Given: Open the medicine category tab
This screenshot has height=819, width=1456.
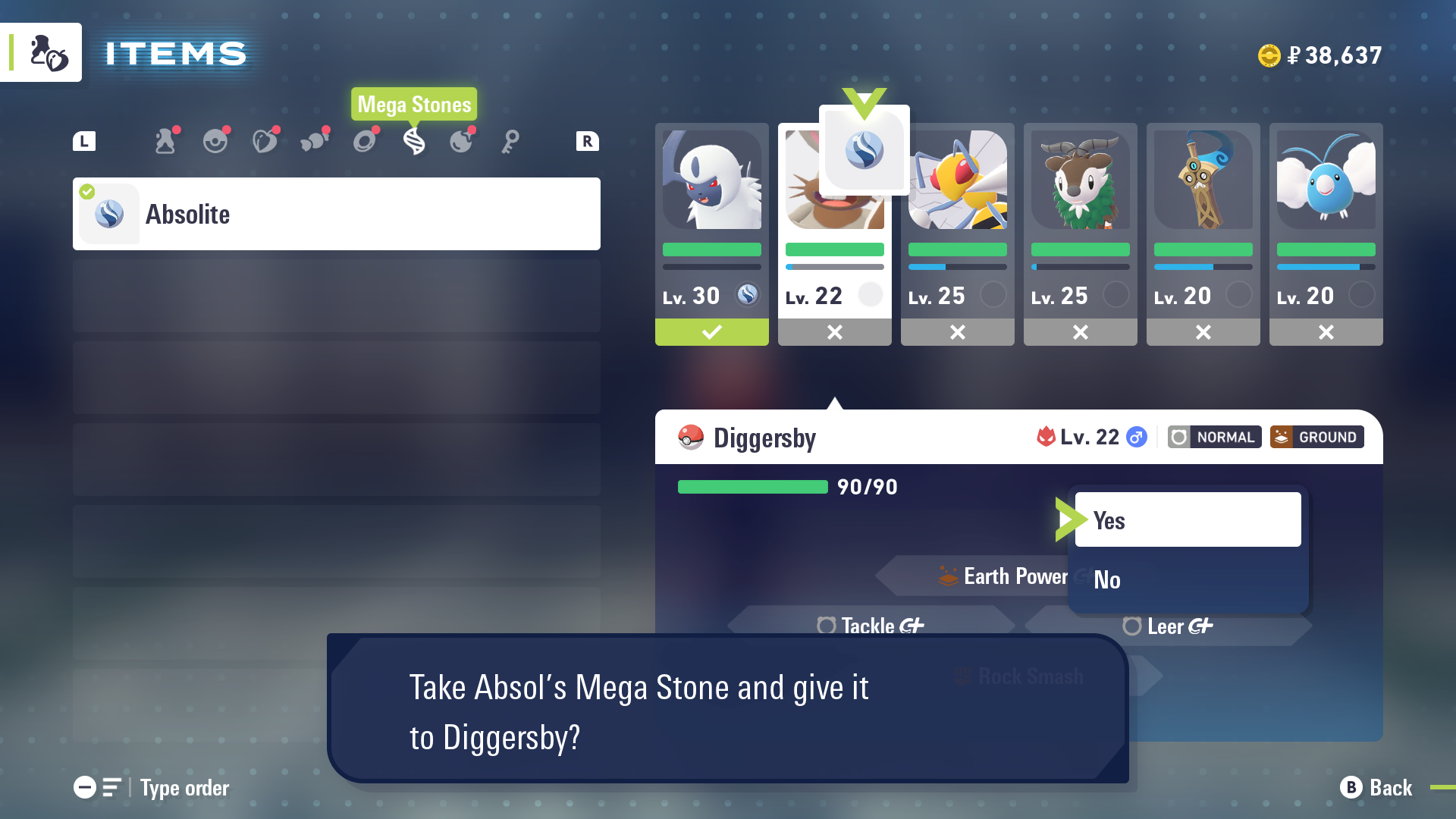Looking at the screenshot, I should 165,141.
